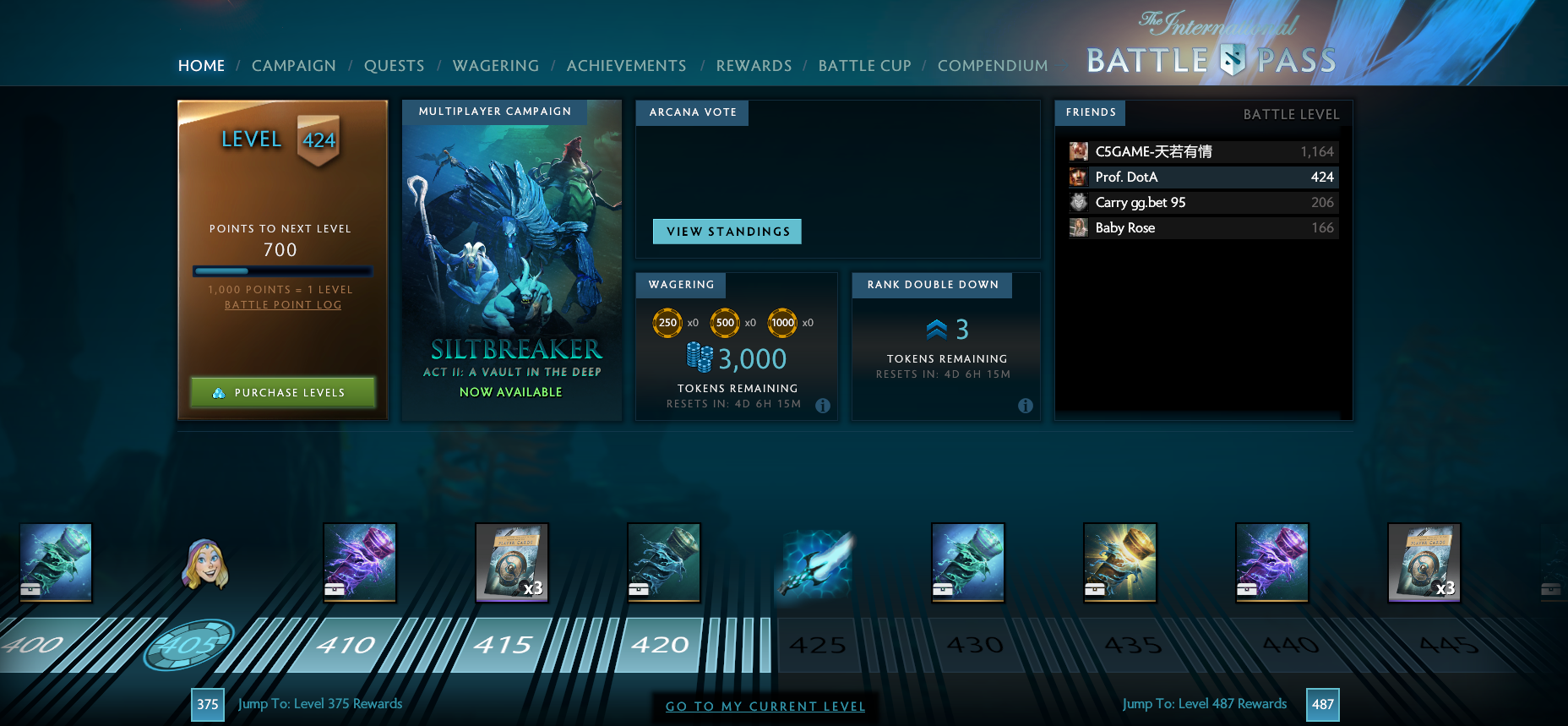Viewport: 1568px width, 726px height.
Task: Select the 500 wagering token icon
Action: point(724,323)
